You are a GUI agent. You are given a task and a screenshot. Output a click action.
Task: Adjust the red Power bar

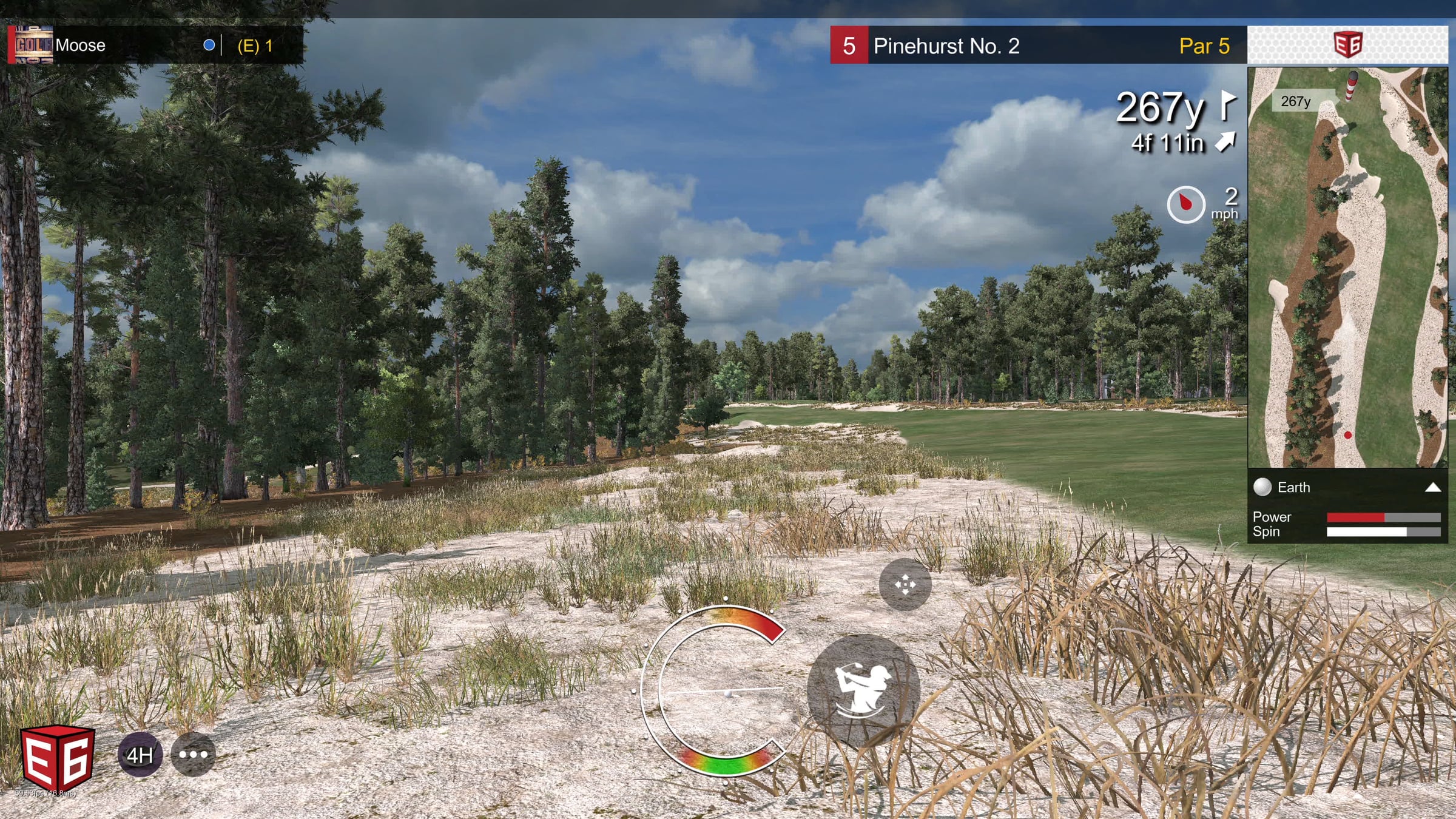(x=1383, y=517)
